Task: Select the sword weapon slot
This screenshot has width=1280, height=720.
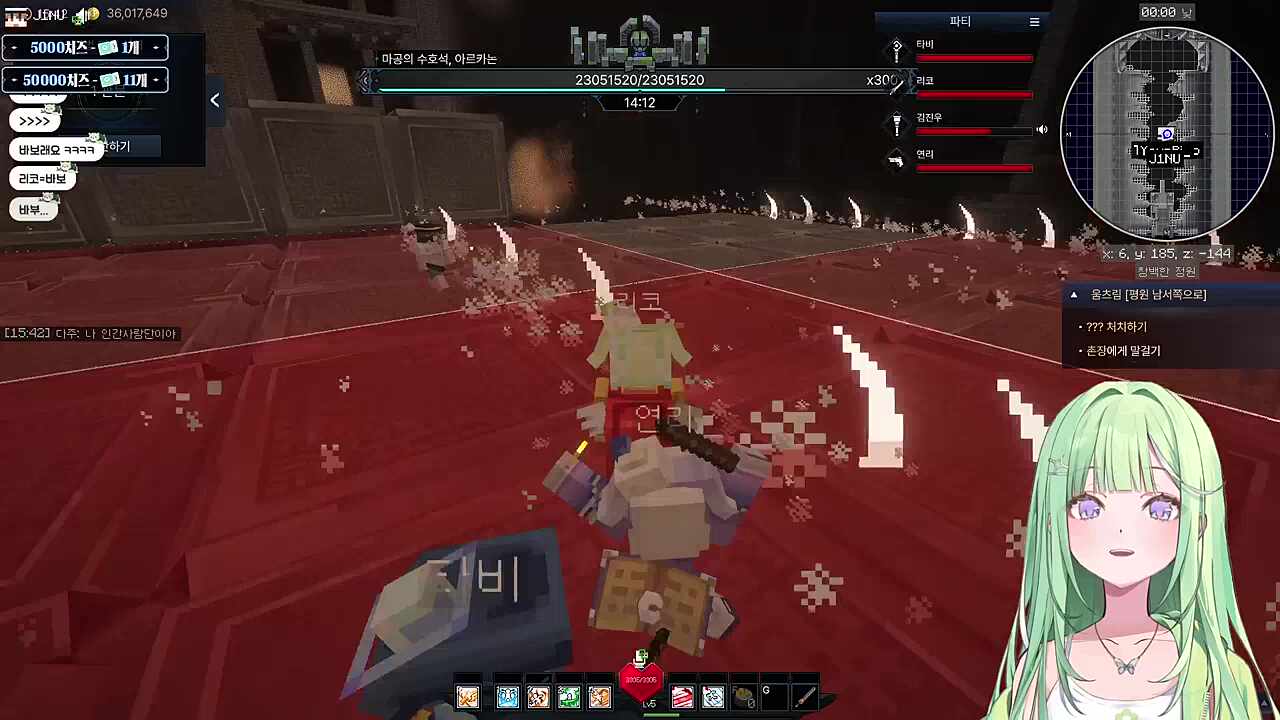Action: 805,697
